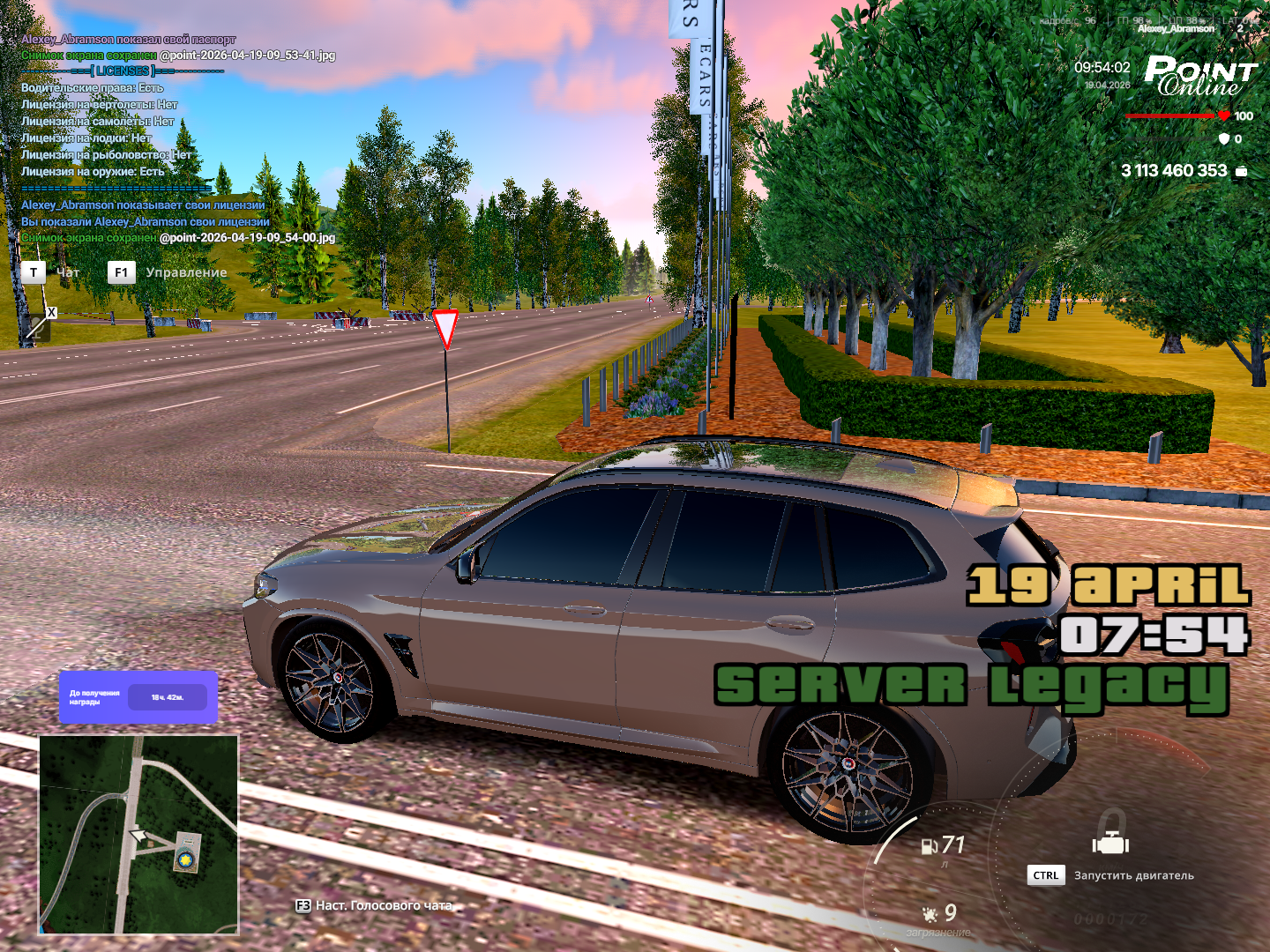Click the engine icon on the dashboard
1270x952 pixels.
(x=1110, y=844)
